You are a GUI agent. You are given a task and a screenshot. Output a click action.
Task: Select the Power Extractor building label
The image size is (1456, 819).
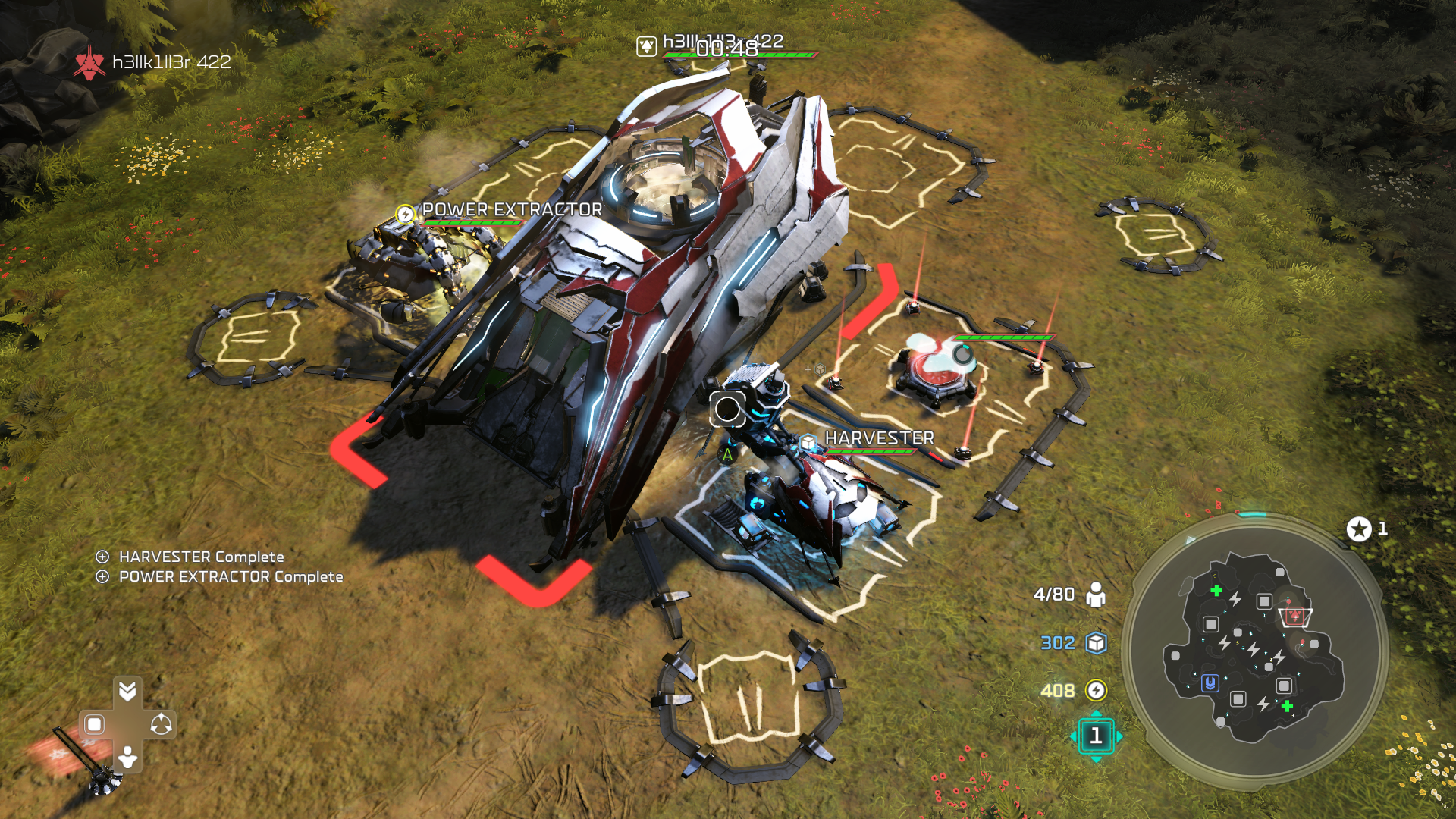point(512,209)
